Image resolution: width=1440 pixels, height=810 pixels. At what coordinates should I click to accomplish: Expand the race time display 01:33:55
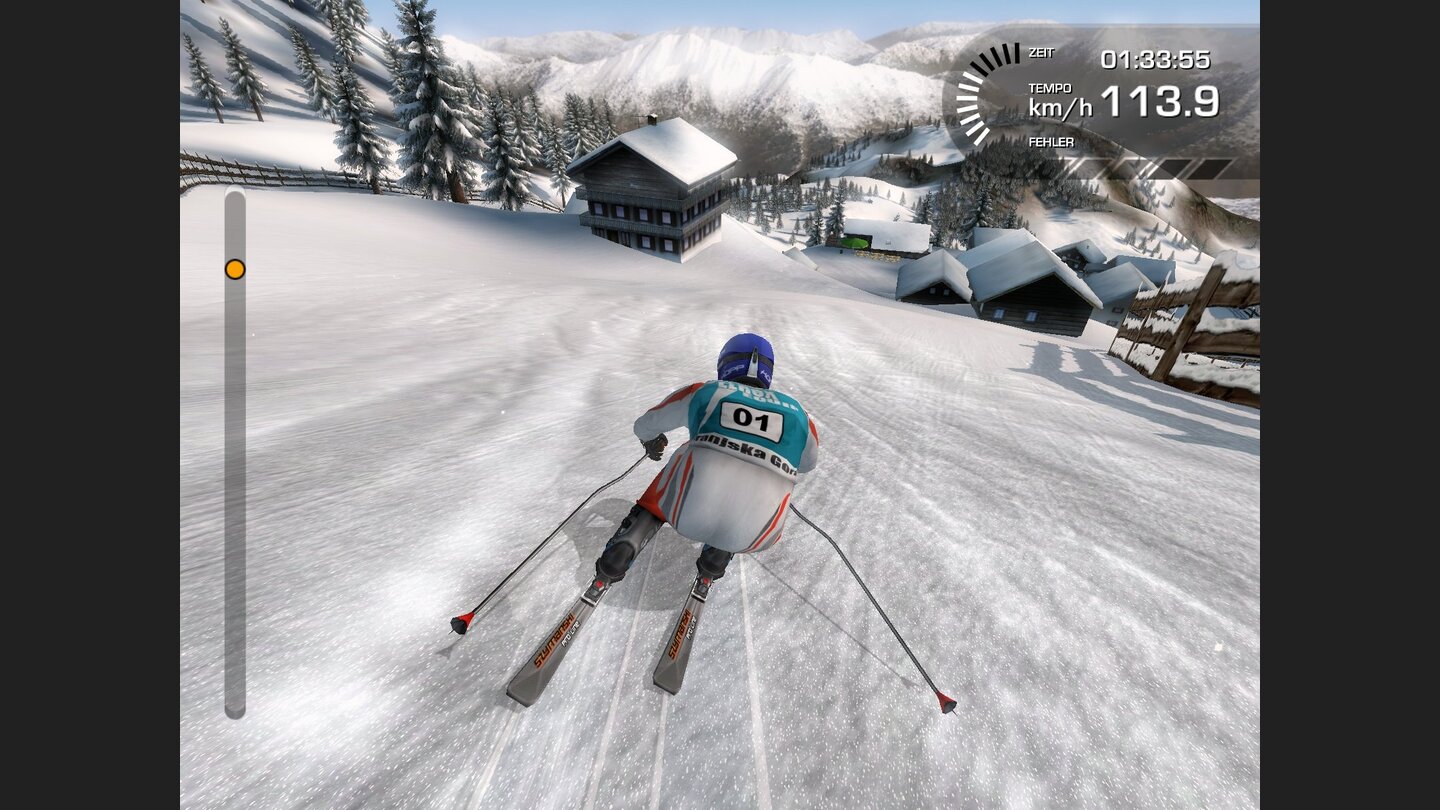[x=1158, y=58]
